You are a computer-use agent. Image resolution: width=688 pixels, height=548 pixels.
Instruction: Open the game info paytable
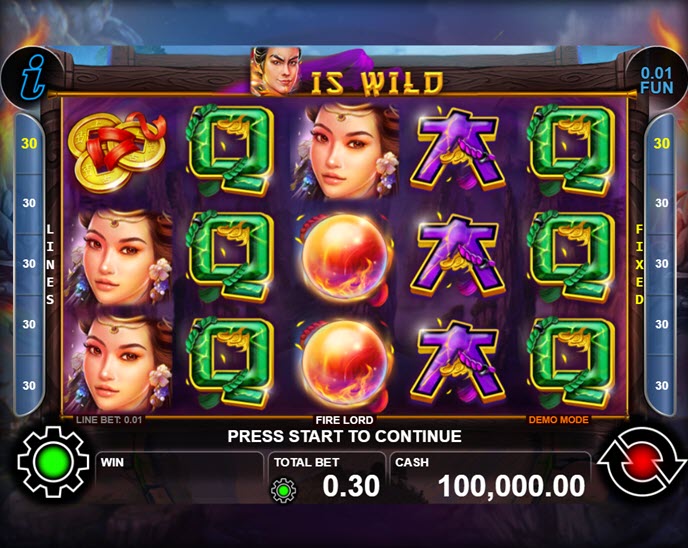pos(30,77)
